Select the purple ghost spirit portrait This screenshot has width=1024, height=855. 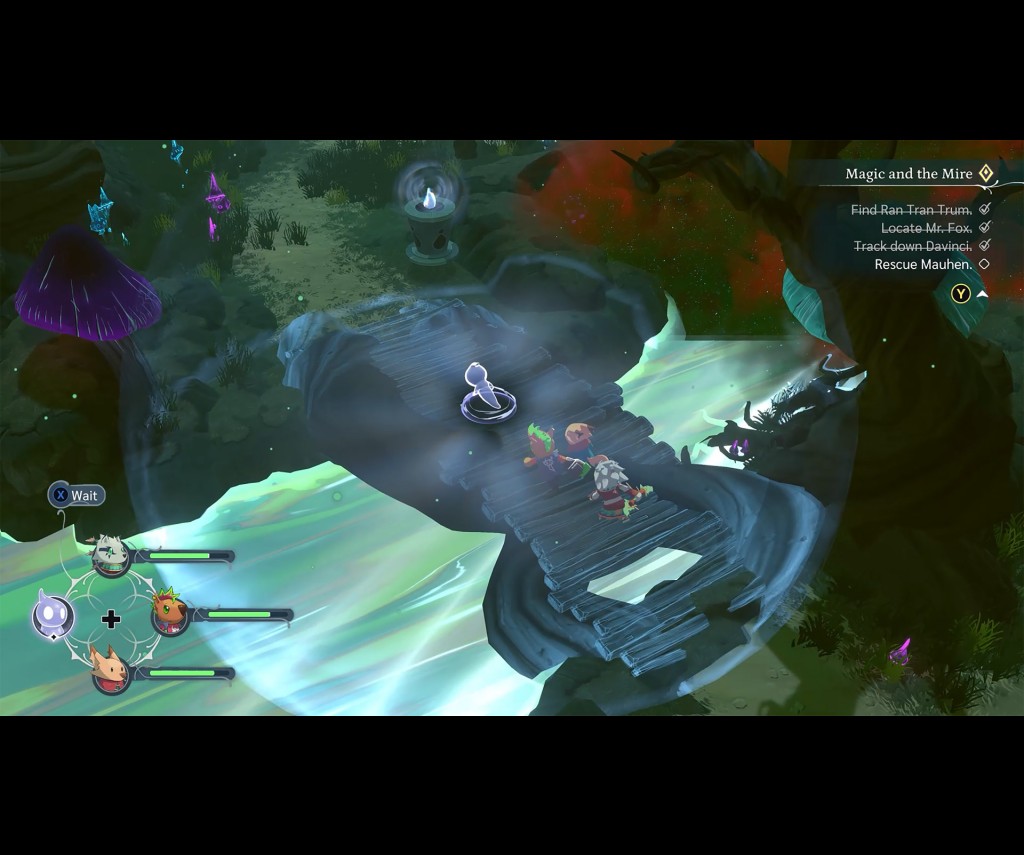[x=51, y=615]
